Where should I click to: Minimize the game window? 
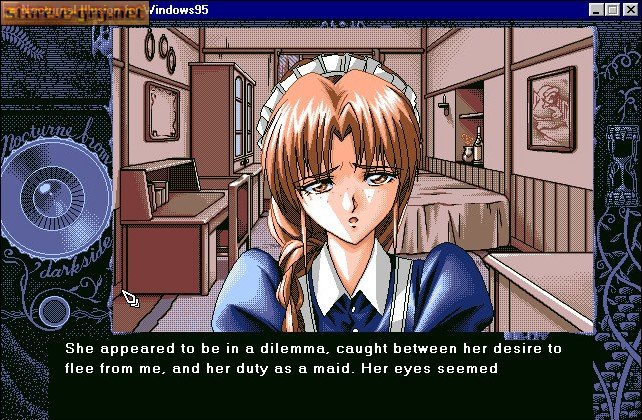tap(596, 10)
